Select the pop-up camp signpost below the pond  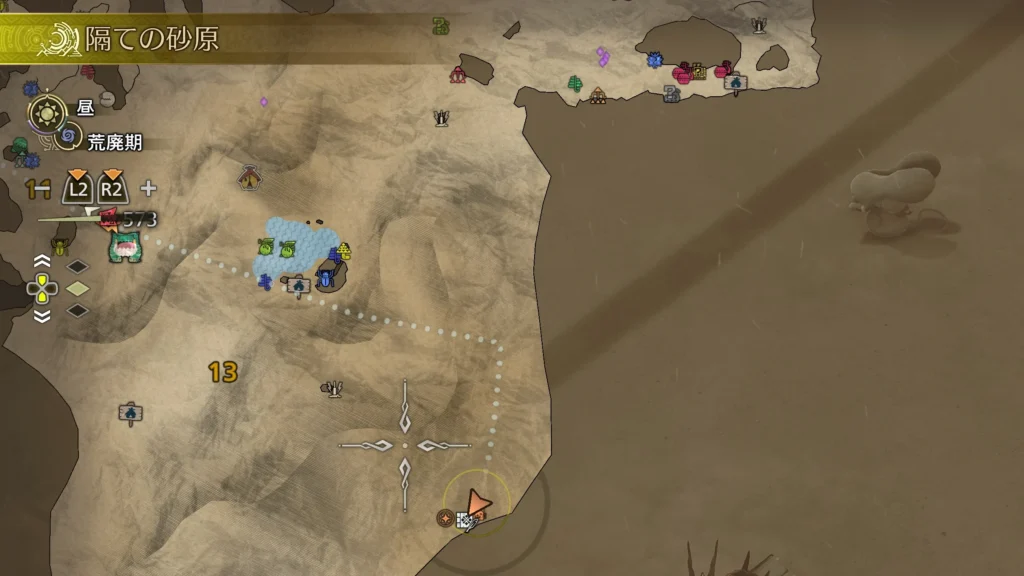pyautogui.click(x=298, y=287)
